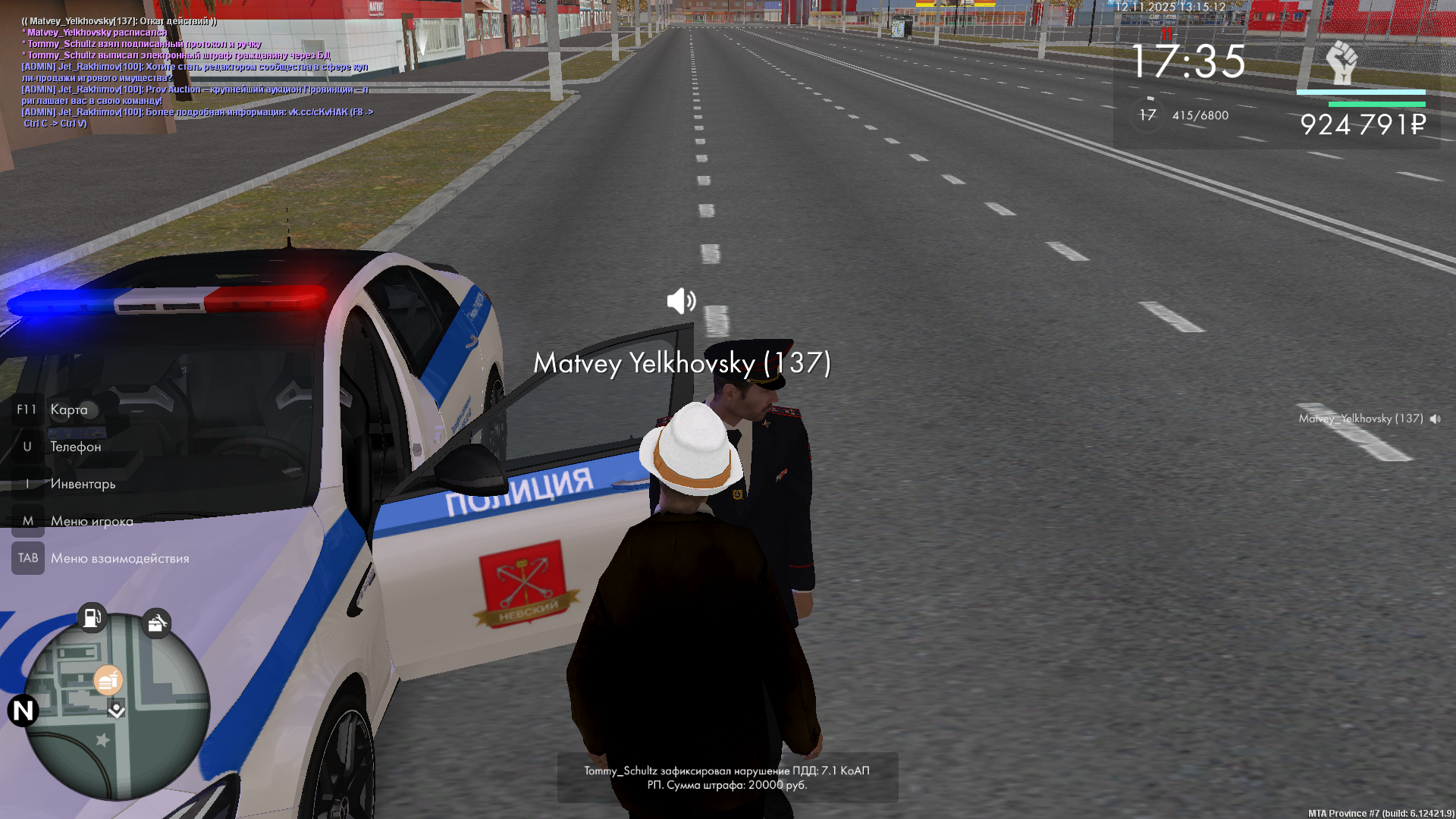Click the chat log messages area
Viewport: 1456px width, 819px height.
[x=197, y=72]
